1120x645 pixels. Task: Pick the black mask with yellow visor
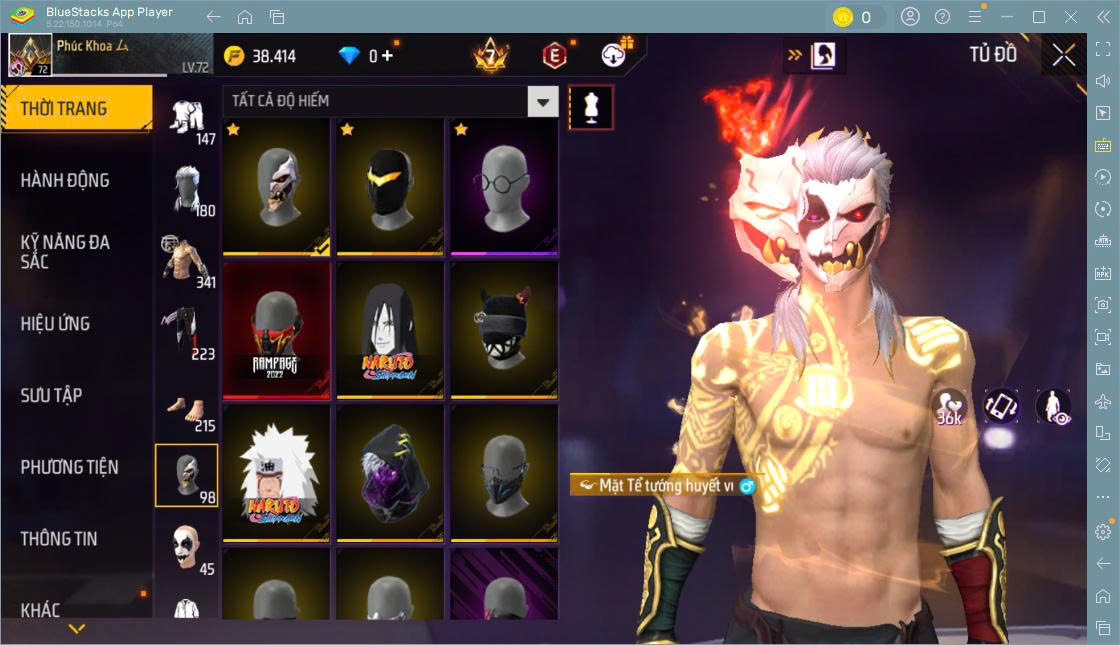[389, 187]
